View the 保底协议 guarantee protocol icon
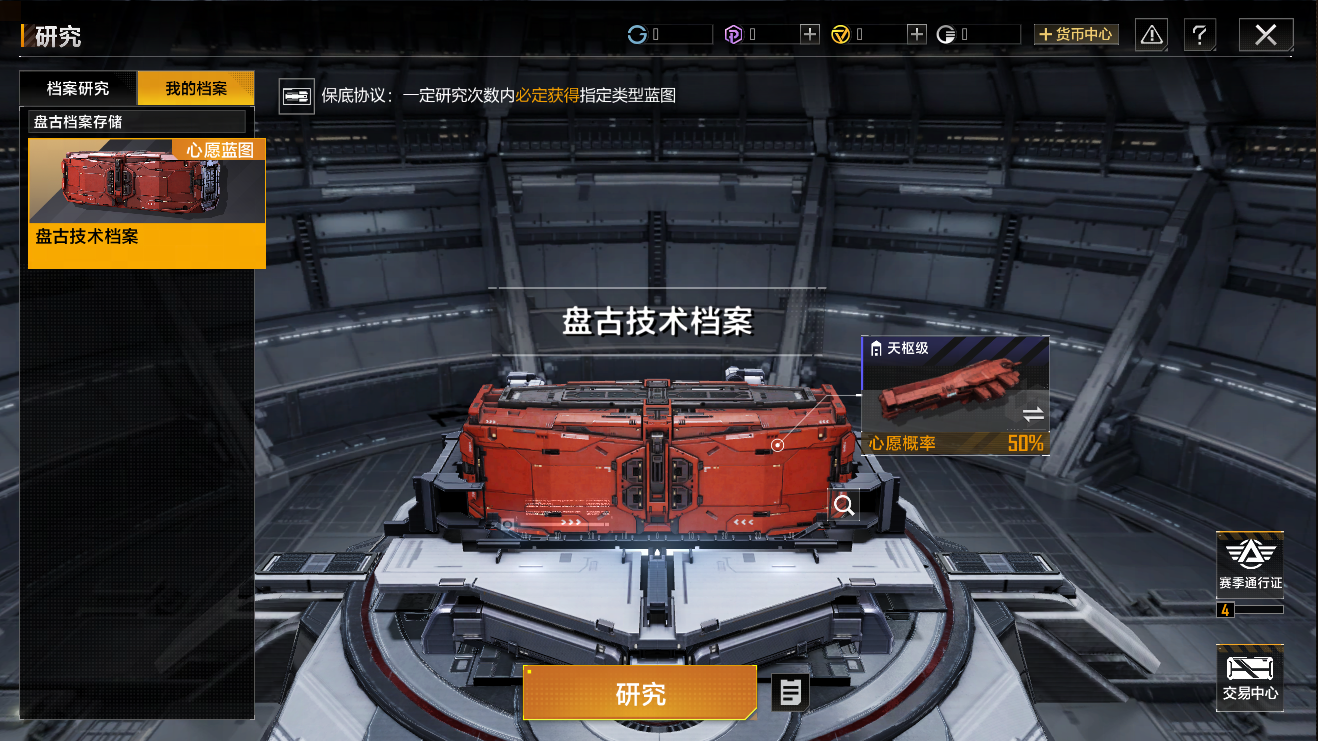The height and width of the screenshot is (741, 1318). click(x=297, y=97)
